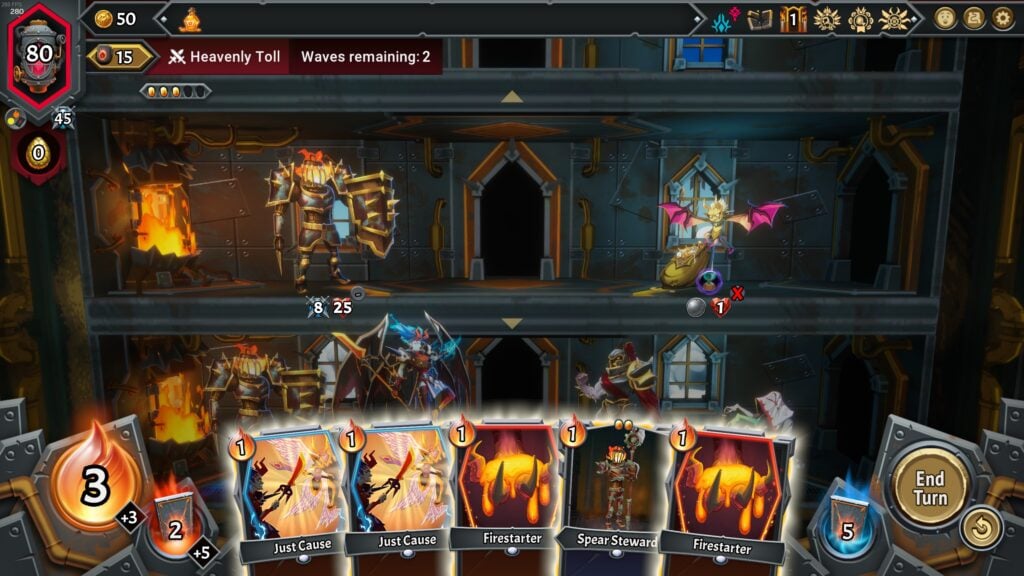The height and width of the screenshot is (576, 1024).
Task: Click the surprised face button
Action: (x=945, y=18)
